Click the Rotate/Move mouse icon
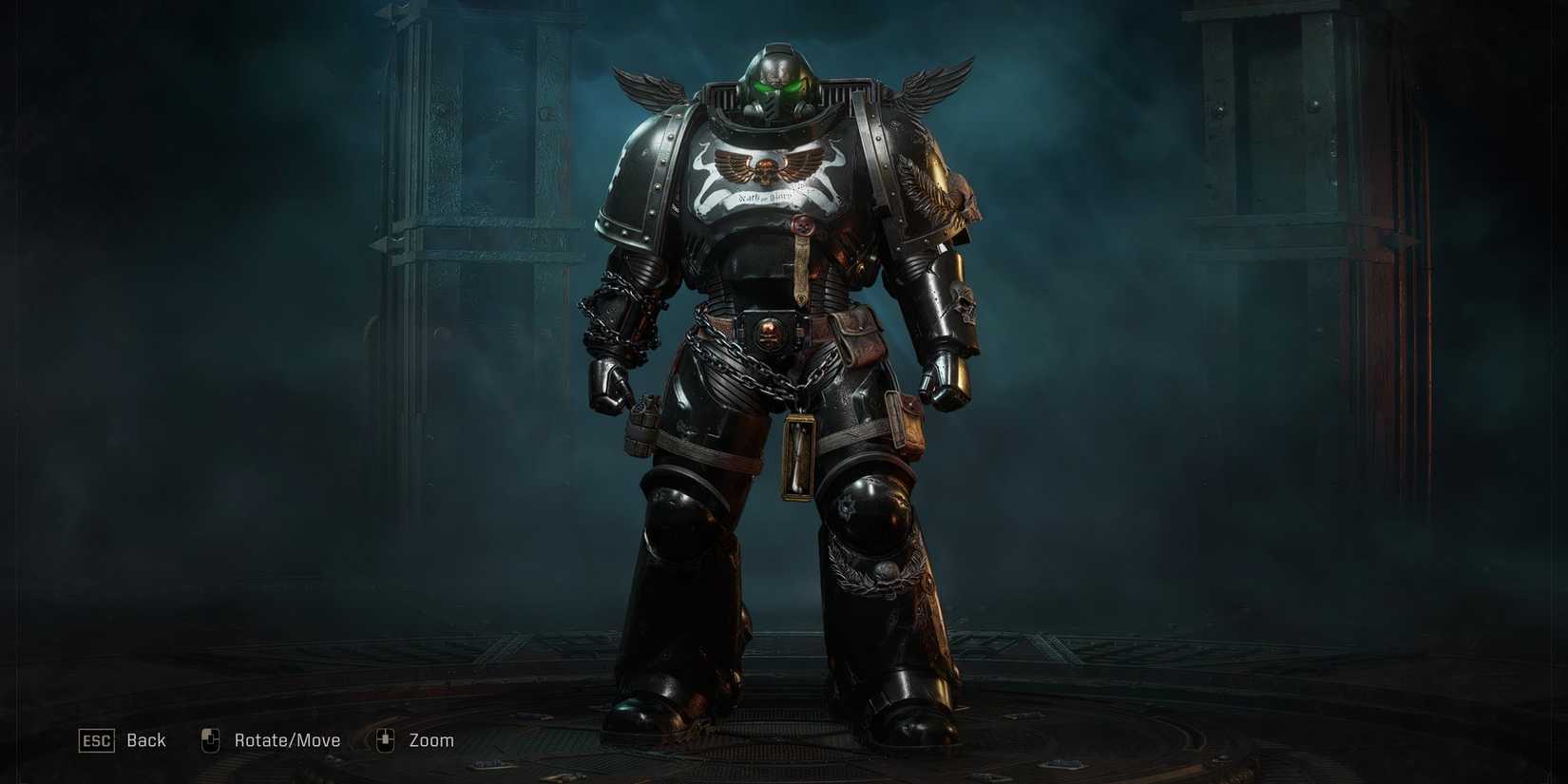Viewport: 1568px width, 784px height. pyautogui.click(x=208, y=738)
